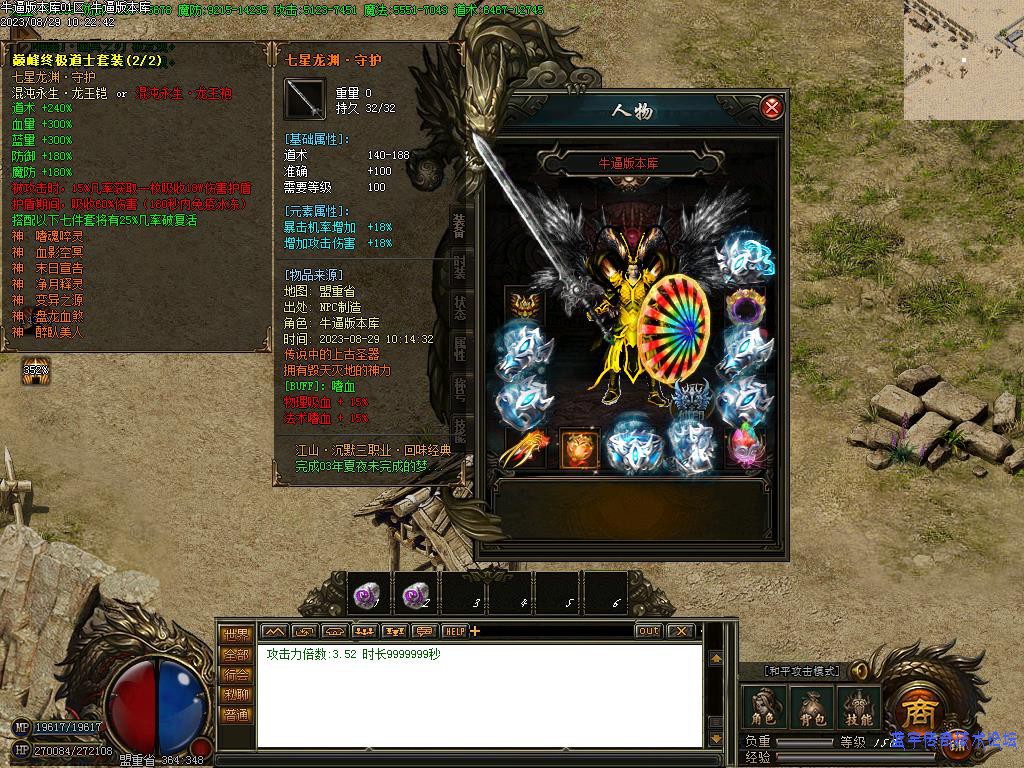Open the 私聊 private chat channel
The width and height of the screenshot is (1024, 768).
click(x=237, y=695)
